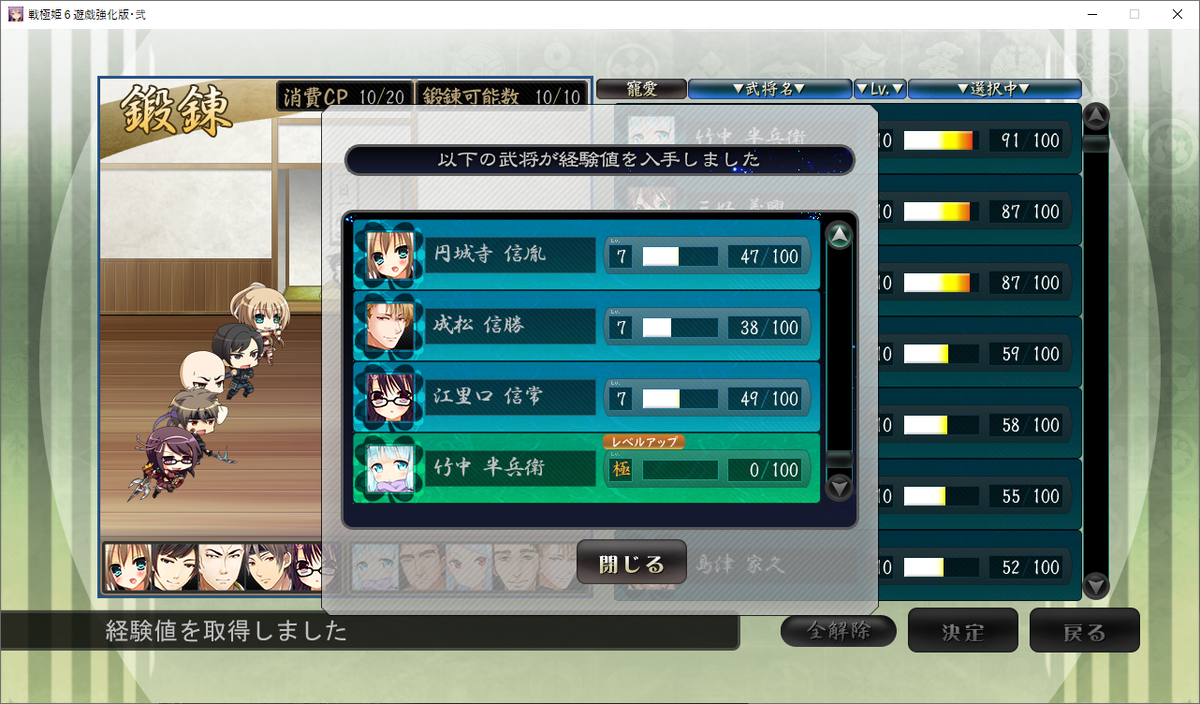
Task: Sort by 選択中 column header
Action: [x=994, y=89]
